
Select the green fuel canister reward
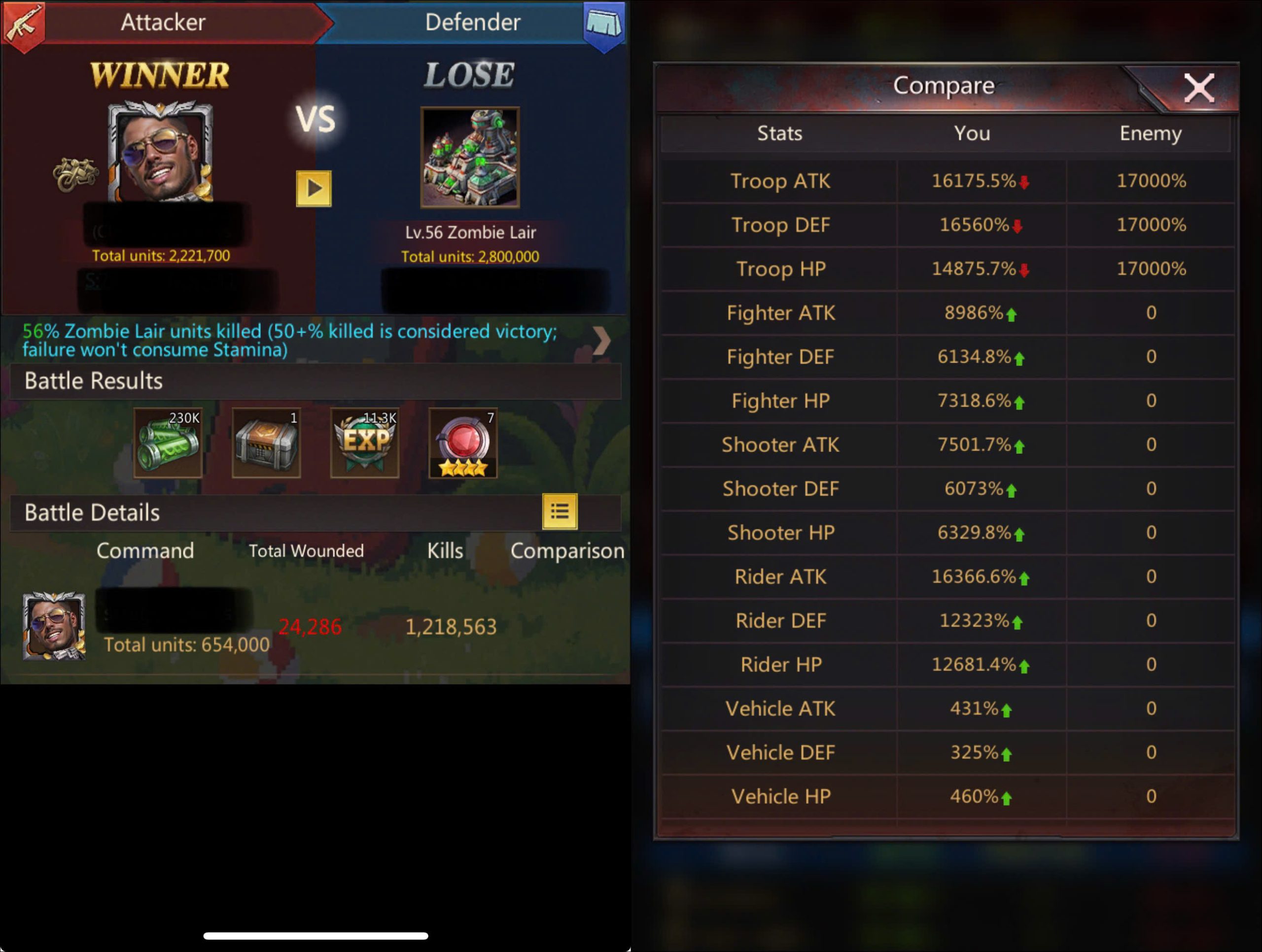[168, 442]
